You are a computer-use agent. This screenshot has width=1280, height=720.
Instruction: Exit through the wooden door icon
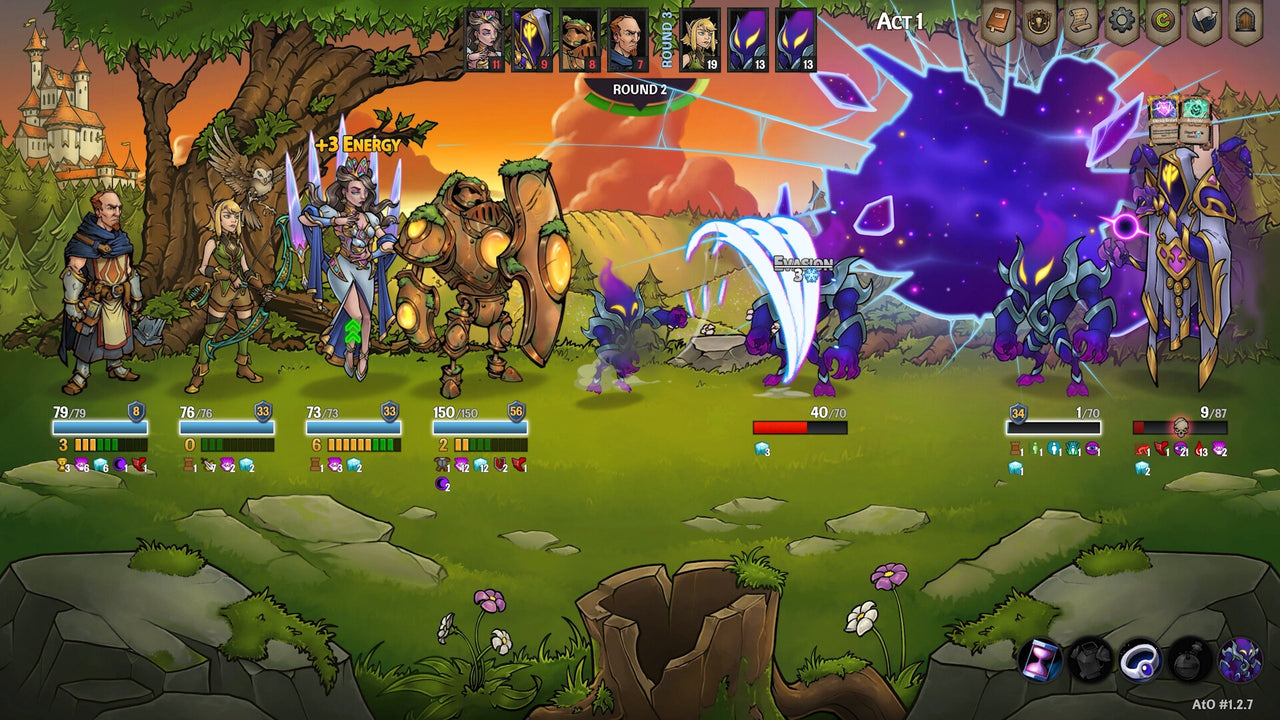click(1246, 20)
